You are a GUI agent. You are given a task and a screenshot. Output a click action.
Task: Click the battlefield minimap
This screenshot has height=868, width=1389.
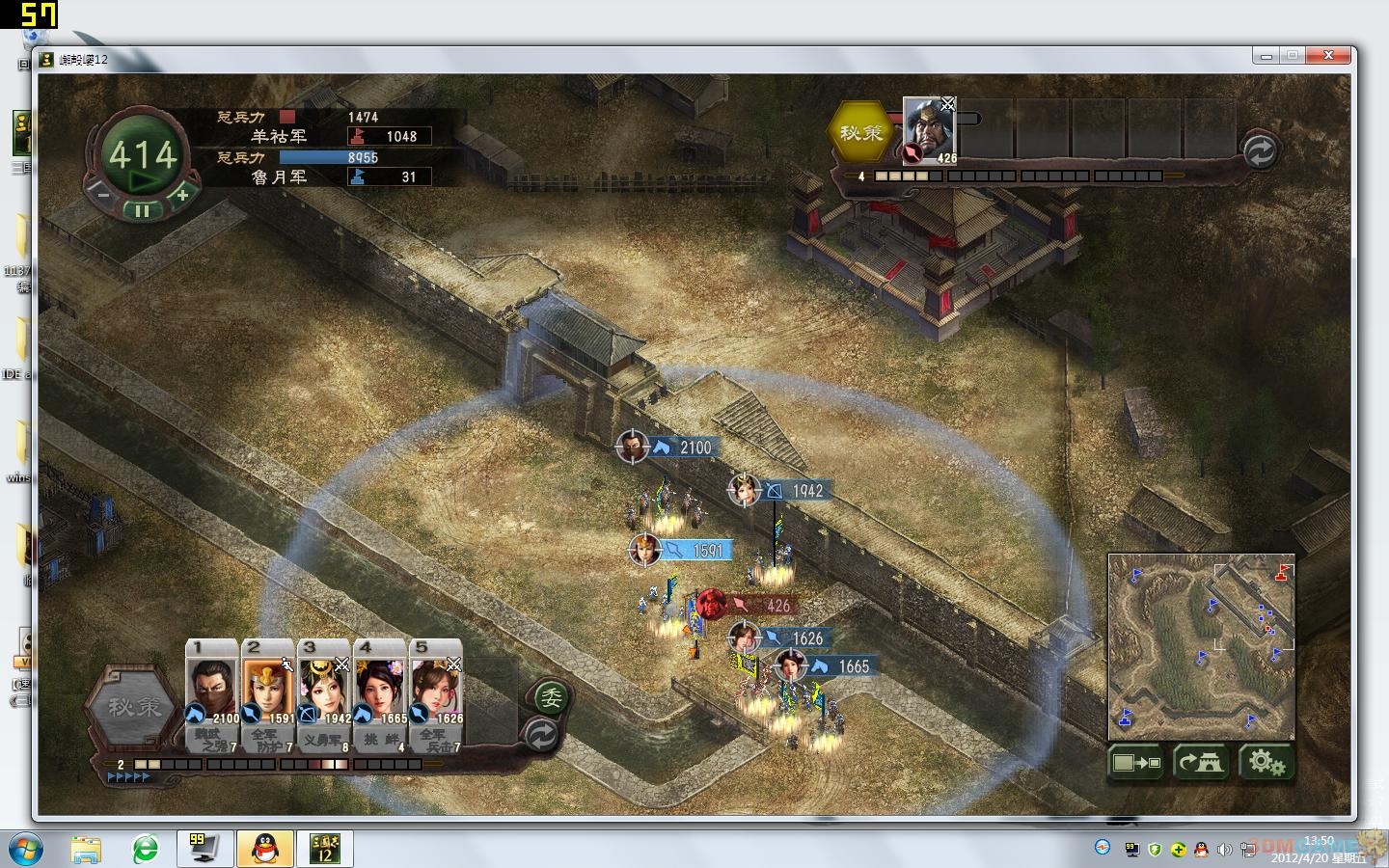(x=1201, y=644)
